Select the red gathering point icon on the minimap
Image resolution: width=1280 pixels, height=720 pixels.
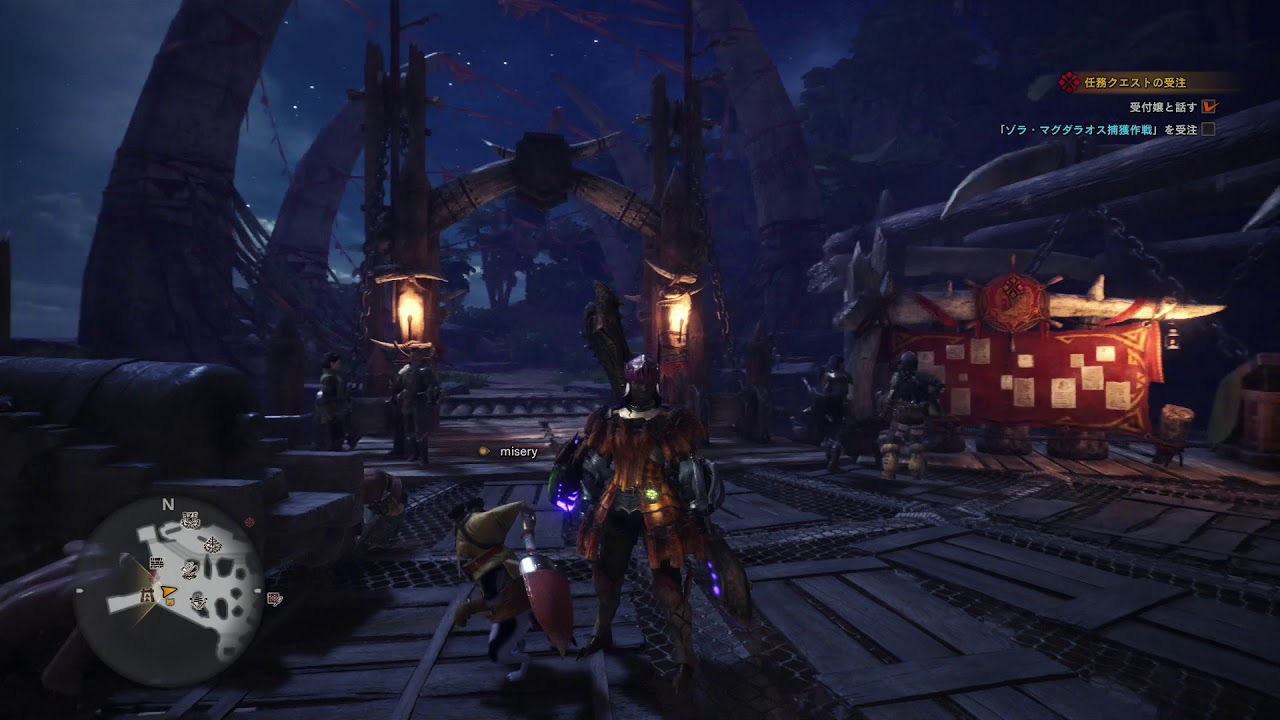250,520
